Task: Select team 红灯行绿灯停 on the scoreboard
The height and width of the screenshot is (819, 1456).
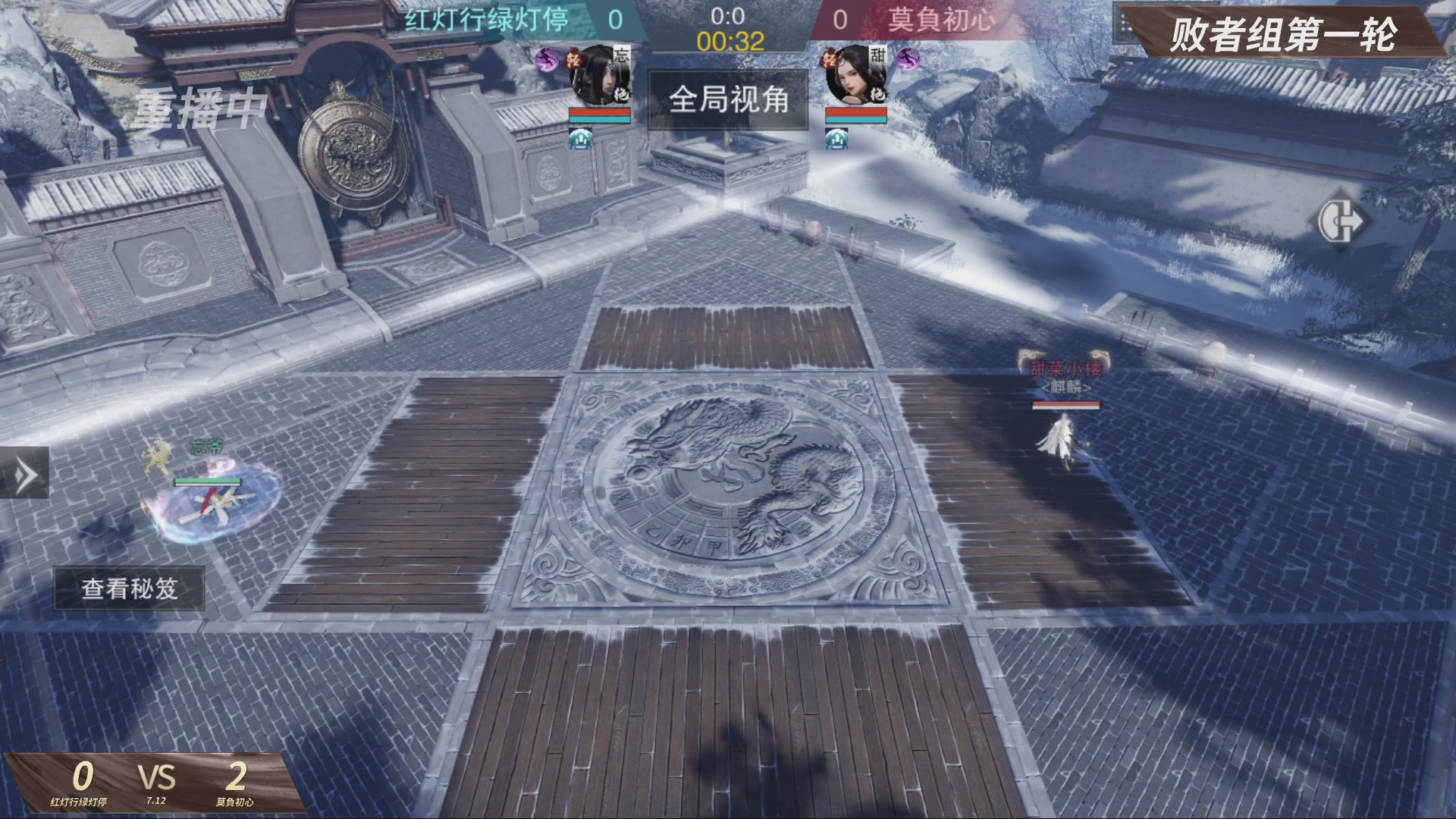Action: click(489, 17)
